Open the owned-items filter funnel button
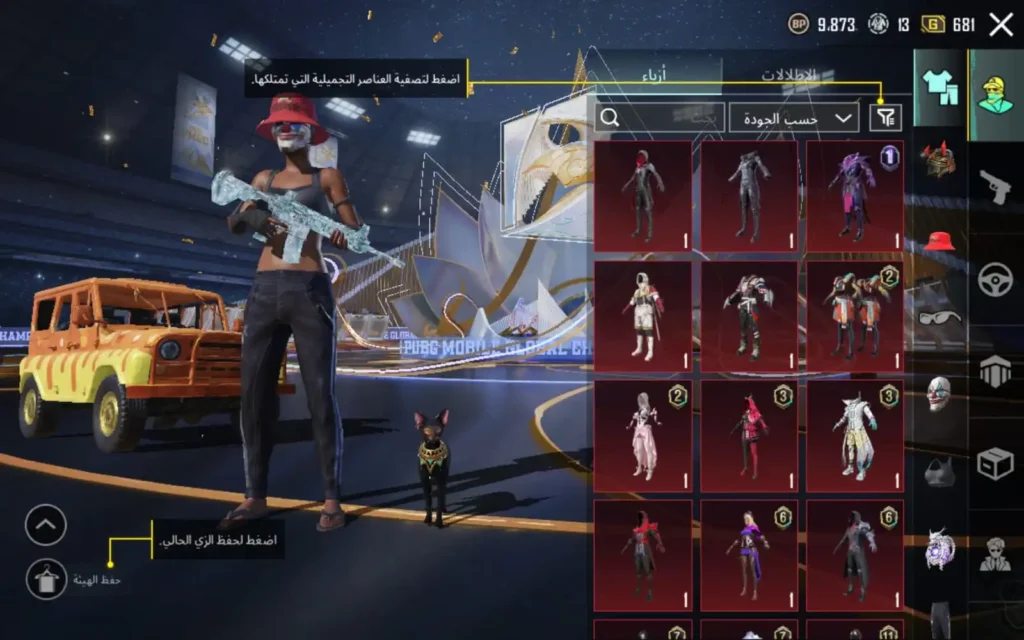This screenshot has width=1024, height=640. click(x=886, y=118)
